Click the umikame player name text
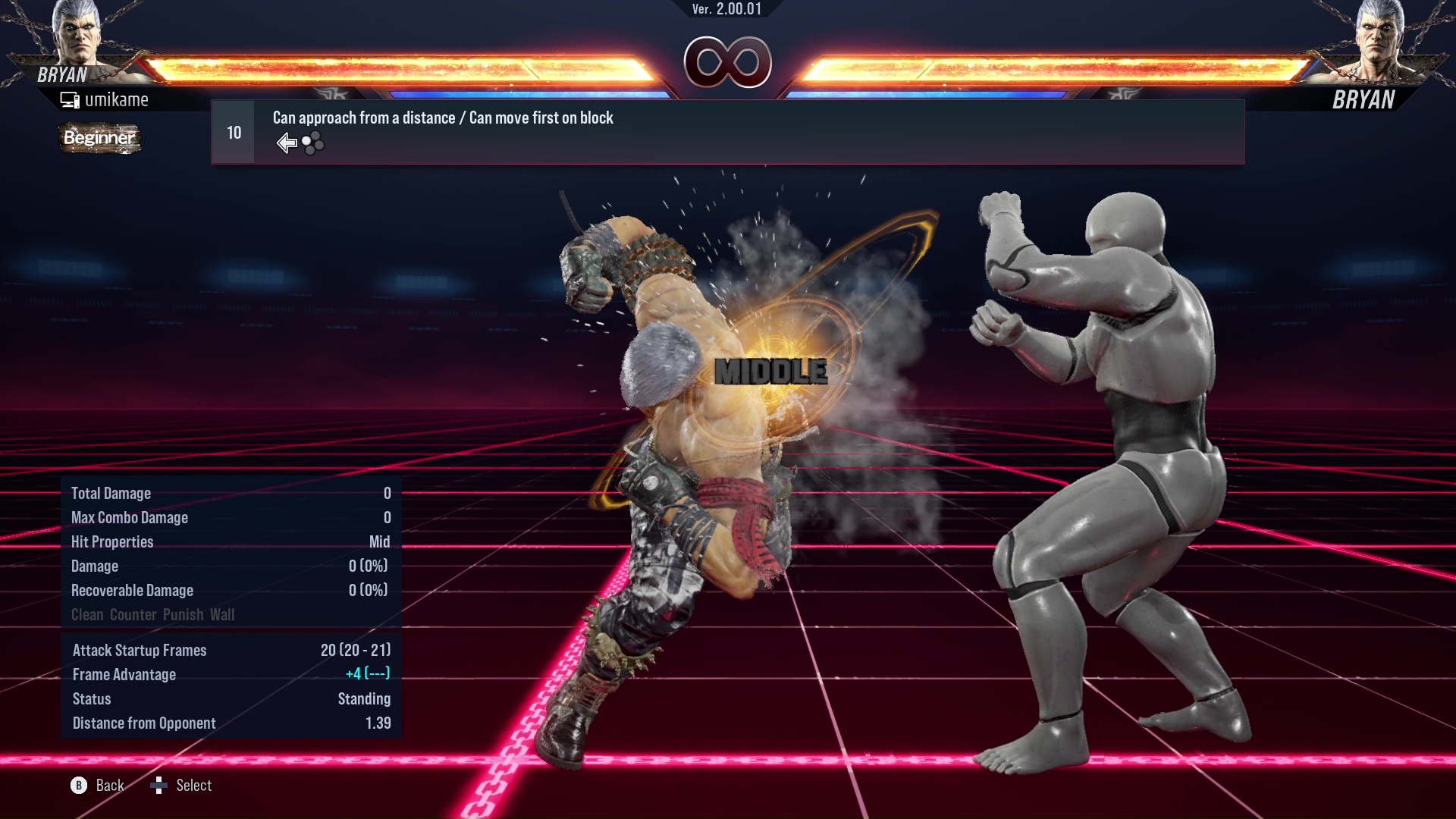 pyautogui.click(x=118, y=99)
